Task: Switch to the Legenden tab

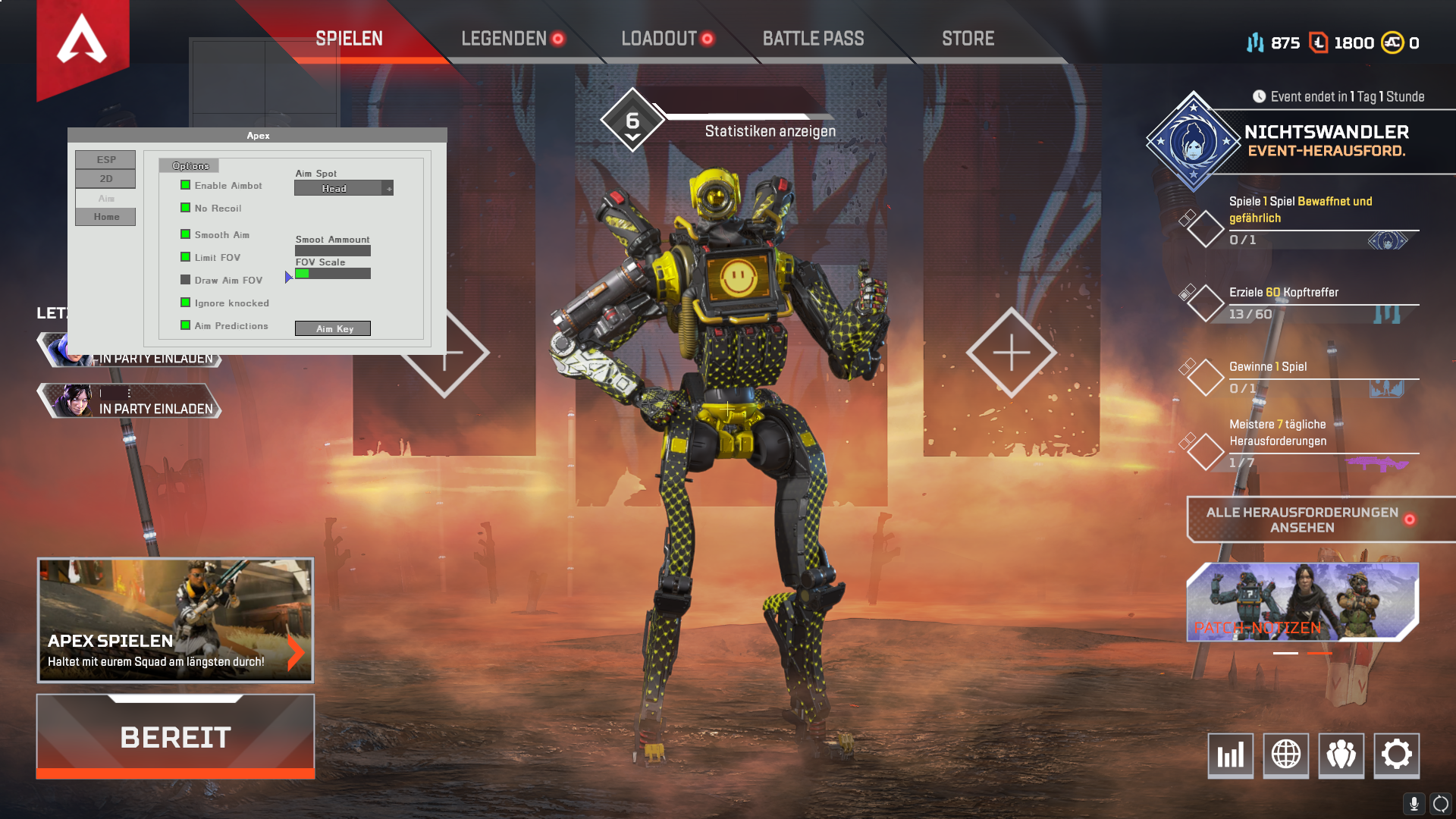Action: [504, 39]
